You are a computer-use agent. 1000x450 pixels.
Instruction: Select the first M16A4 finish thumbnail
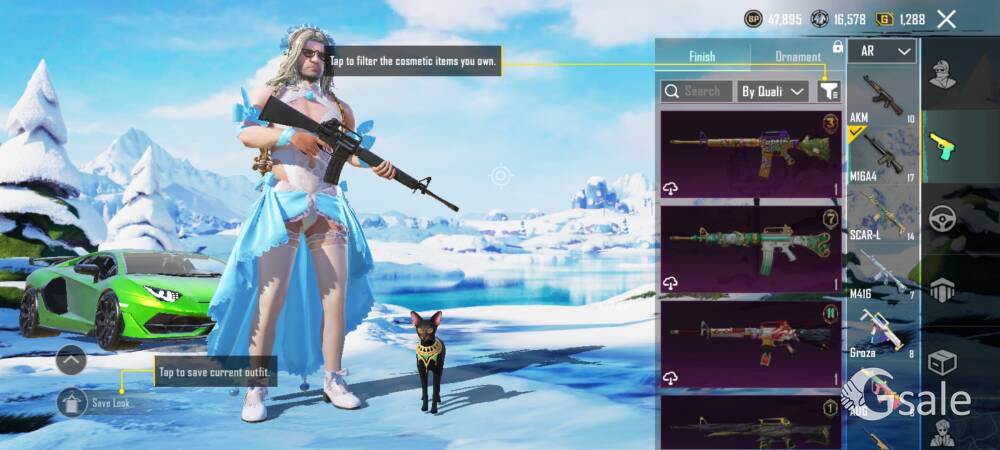click(x=751, y=154)
